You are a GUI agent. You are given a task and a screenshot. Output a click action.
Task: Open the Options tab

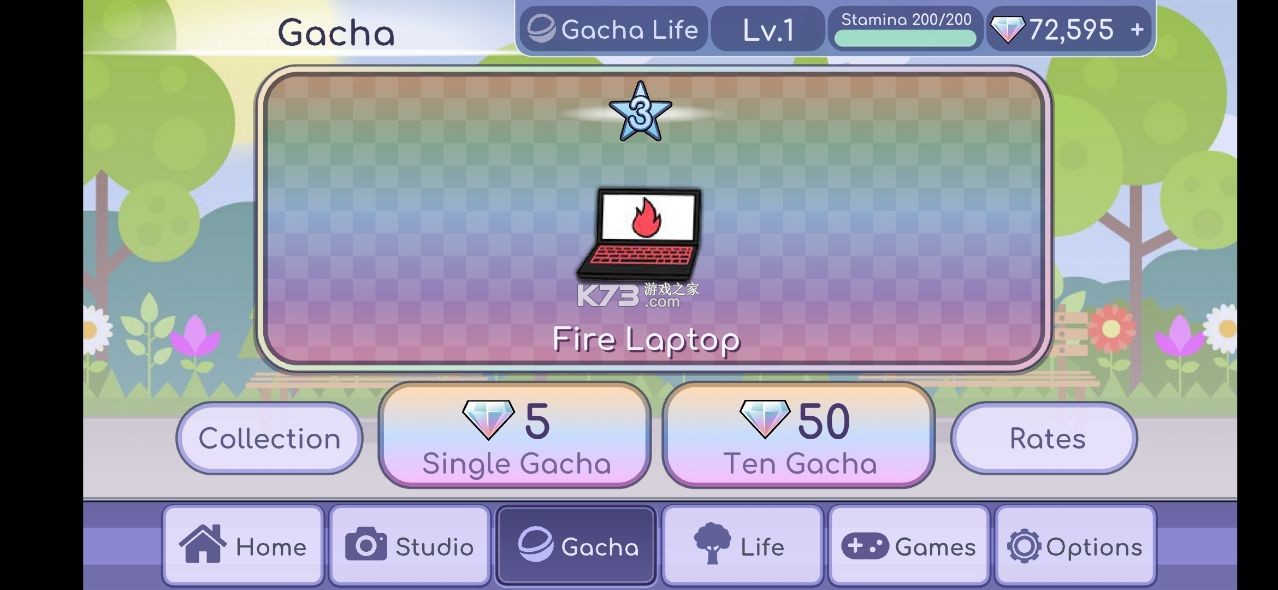pyautogui.click(x=1075, y=546)
